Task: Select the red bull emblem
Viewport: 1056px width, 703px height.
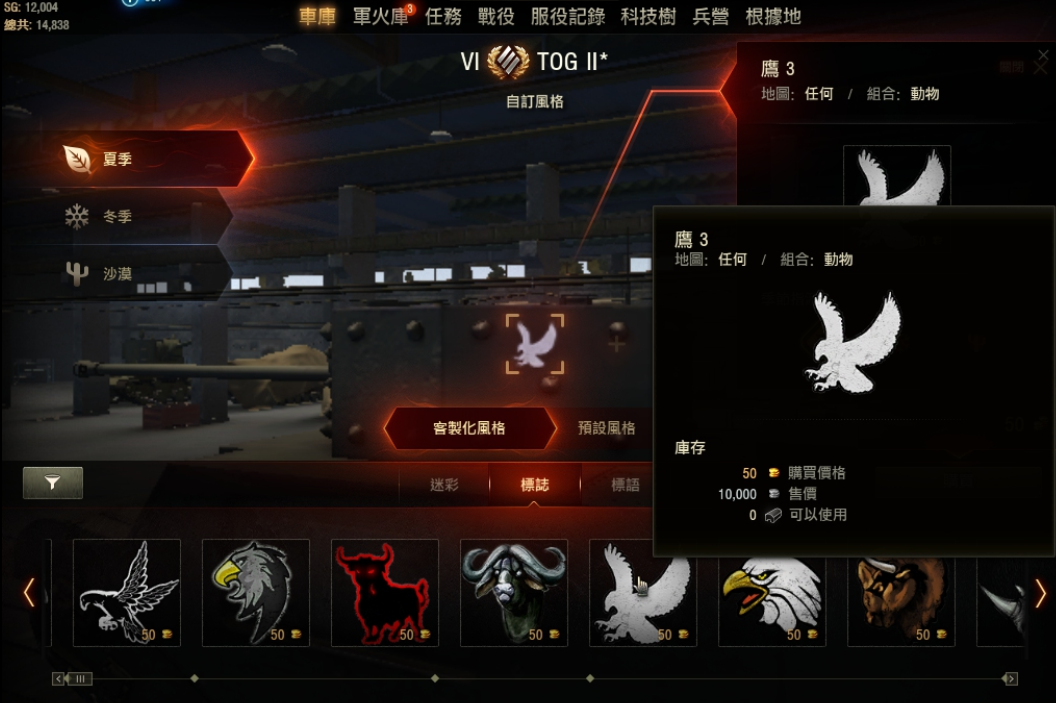Action: click(384, 592)
